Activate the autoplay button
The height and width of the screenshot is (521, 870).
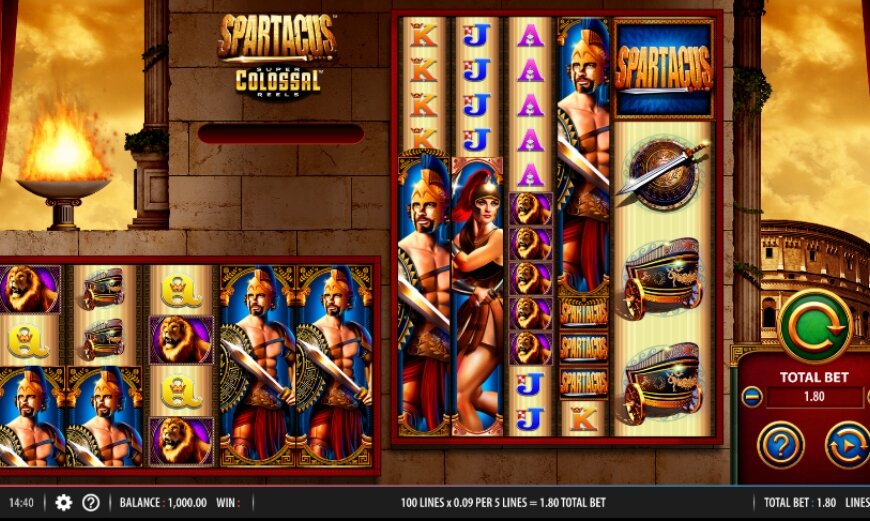click(x=847, y=444)
